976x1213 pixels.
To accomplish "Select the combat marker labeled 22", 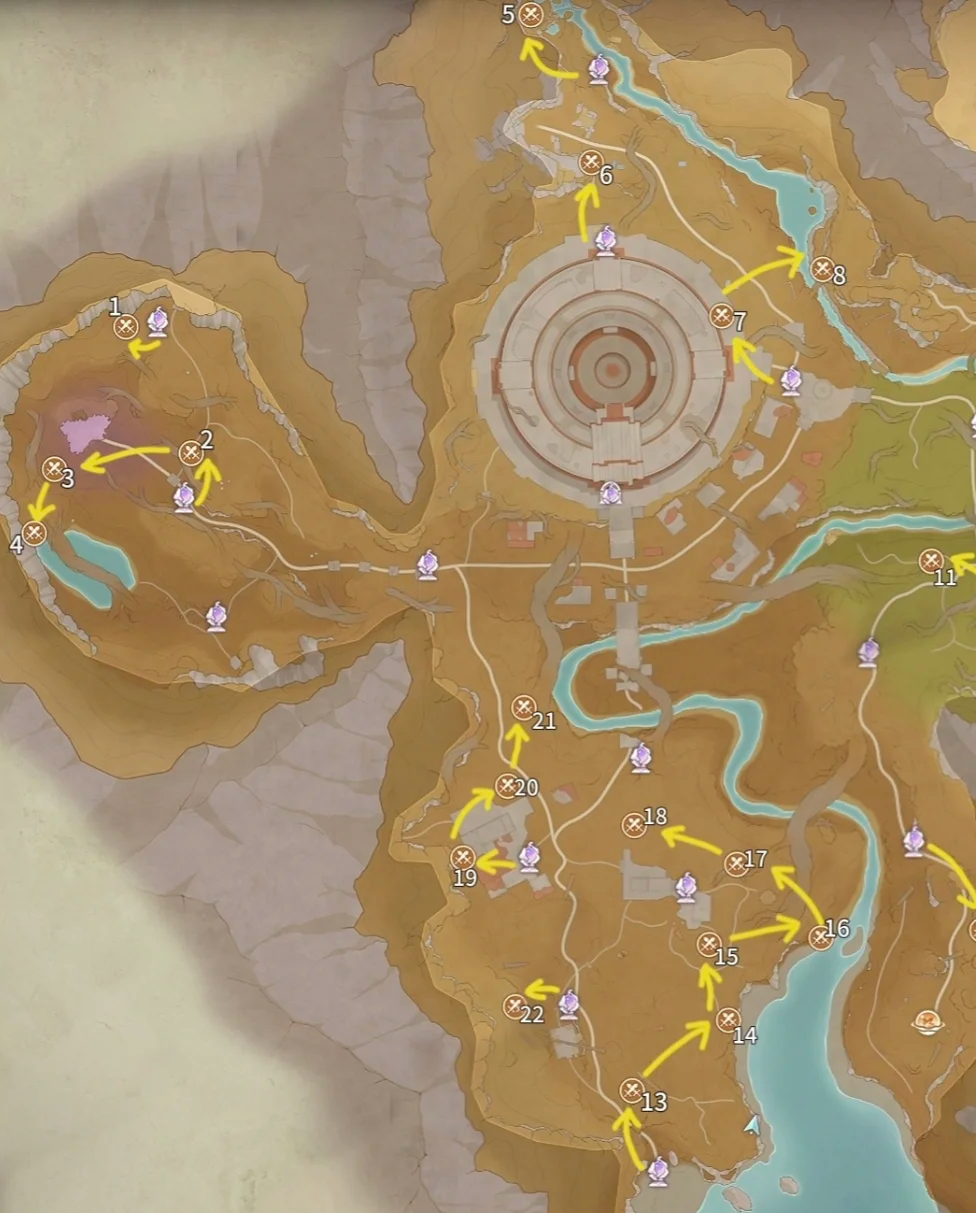I will coord(515,1006).
